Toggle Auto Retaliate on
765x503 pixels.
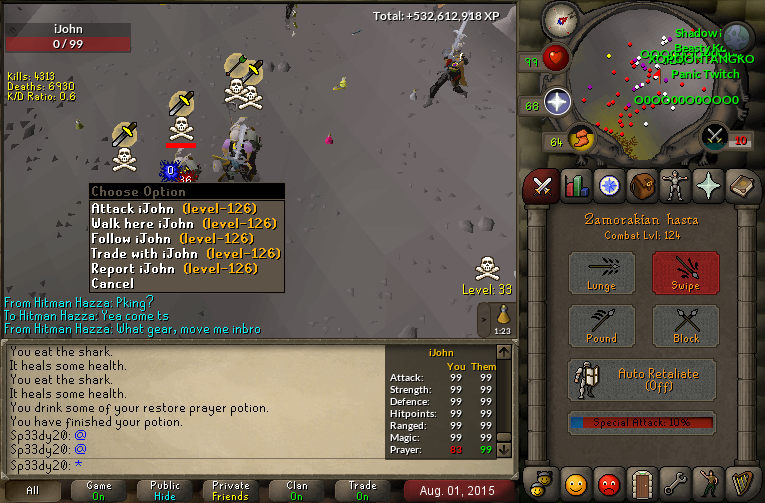(x=642, y=380)
